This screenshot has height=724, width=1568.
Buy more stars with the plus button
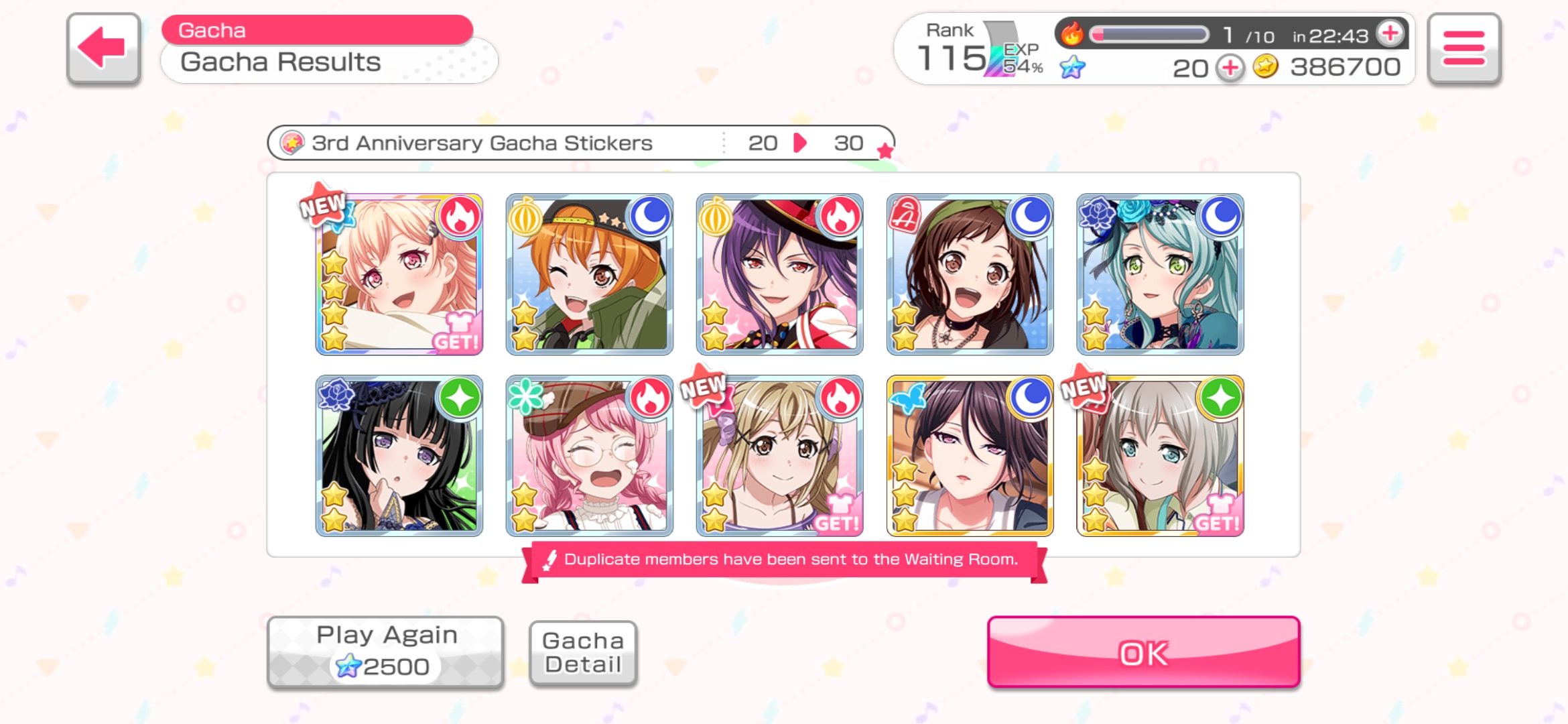tap(1230, 68)
